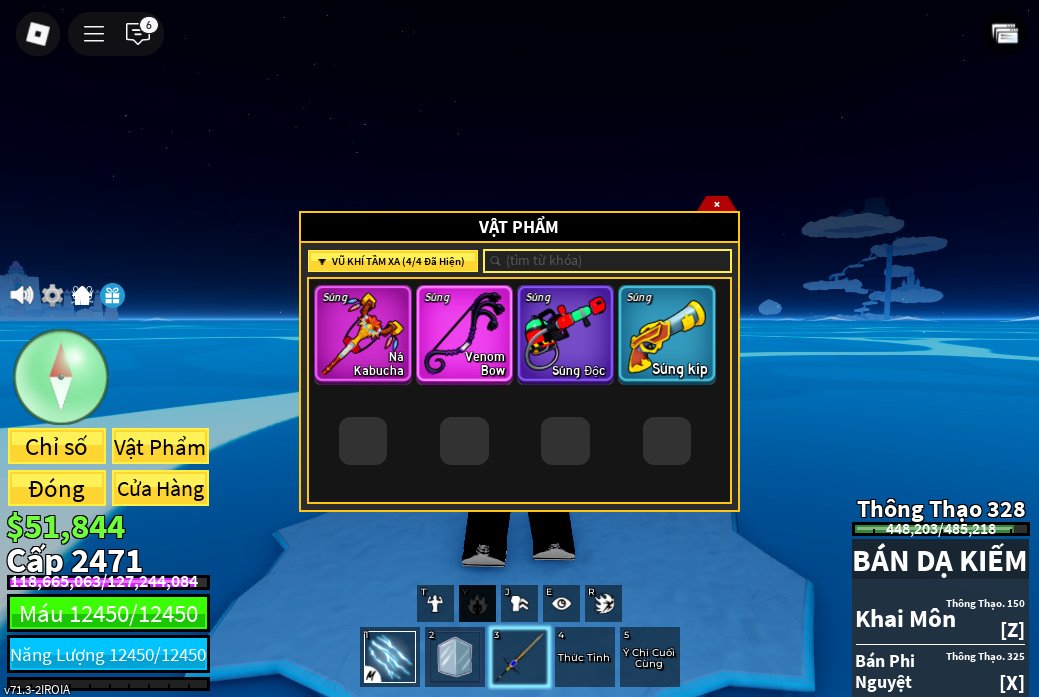Select the Súng Độc gun item
Screen dimensions: 1039x697
coord(565,334)
